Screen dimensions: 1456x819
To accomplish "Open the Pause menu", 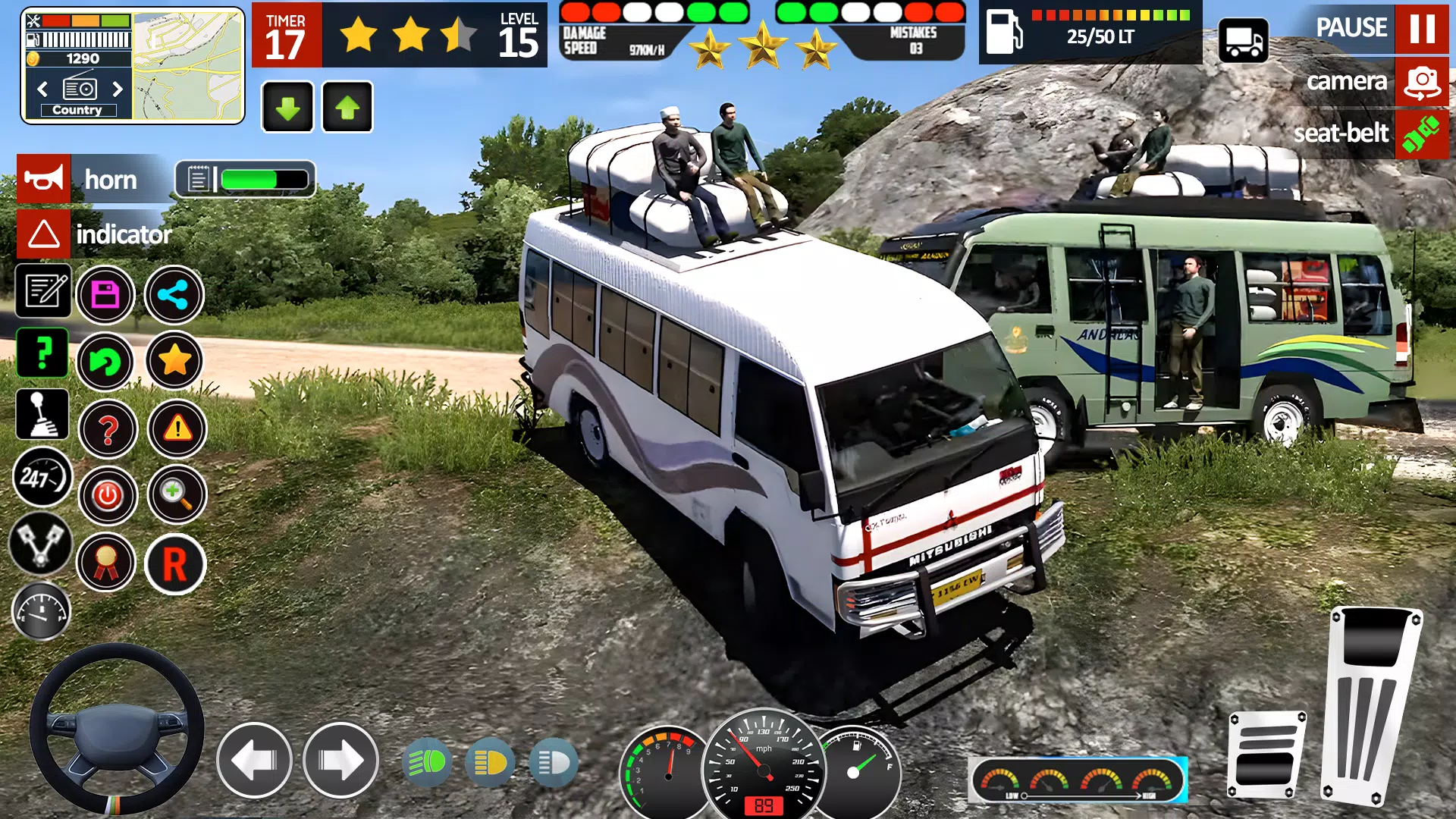I will tap(1422, 30).
